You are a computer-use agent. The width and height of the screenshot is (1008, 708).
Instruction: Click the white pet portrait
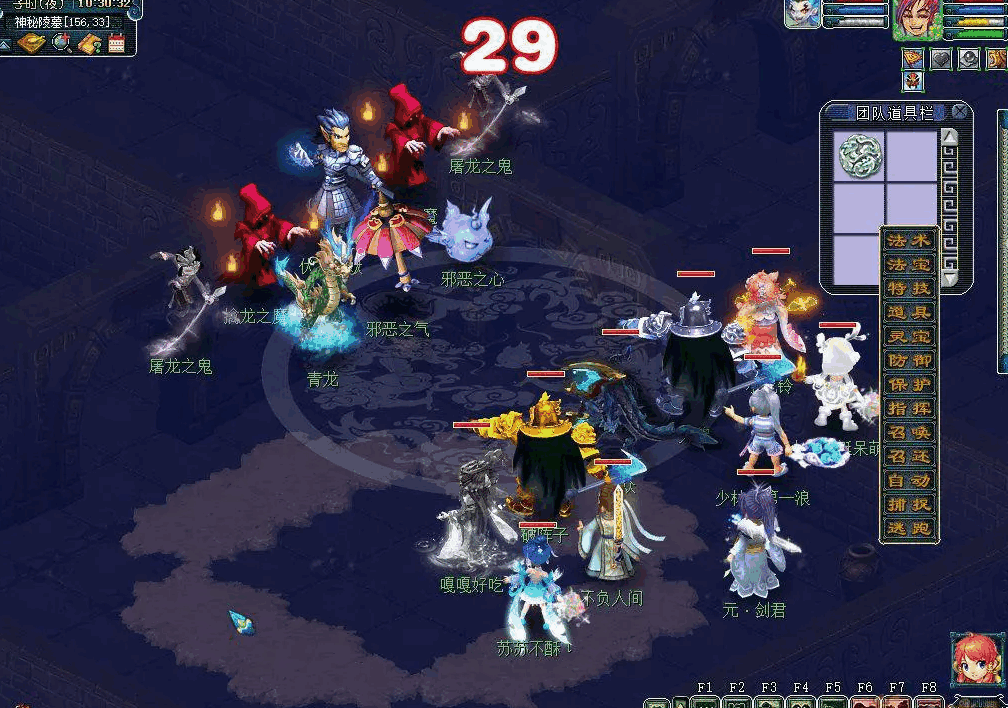coord(803,13)
